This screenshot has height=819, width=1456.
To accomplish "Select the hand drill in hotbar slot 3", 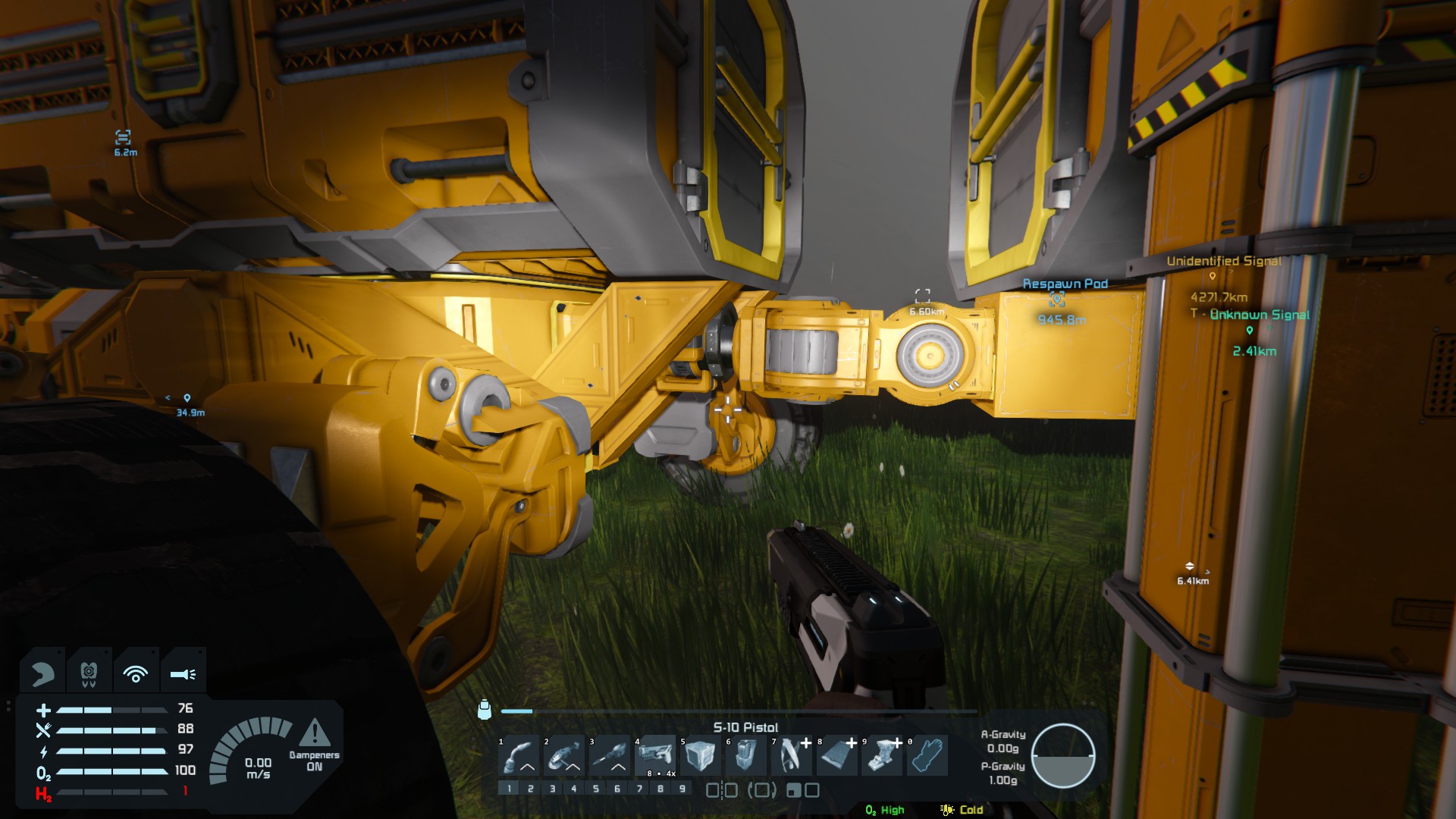I will (x=610, y=755).
